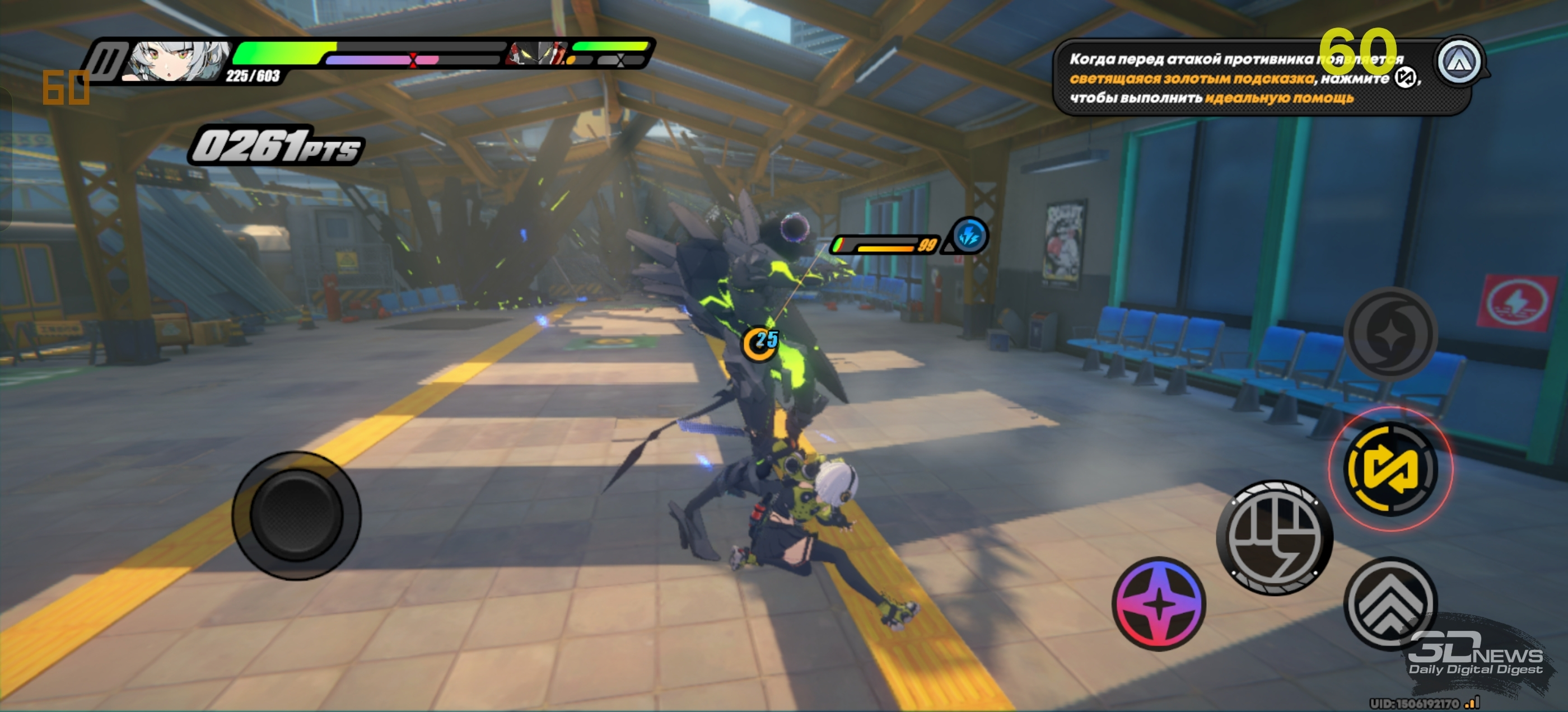
Task: Touch the virtual movement joystick
Action: pyautogui.click(x=296, y=515)
